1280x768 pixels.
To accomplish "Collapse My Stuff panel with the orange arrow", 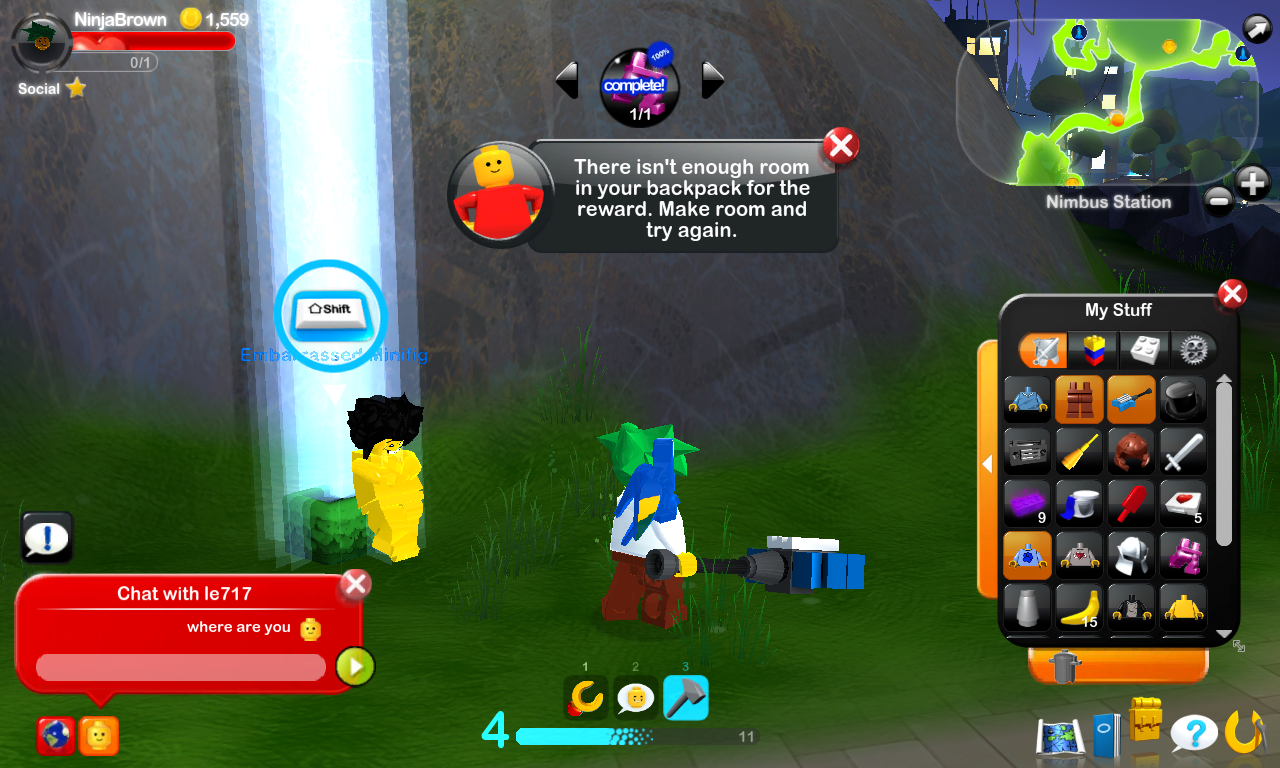I will [988, 463].
